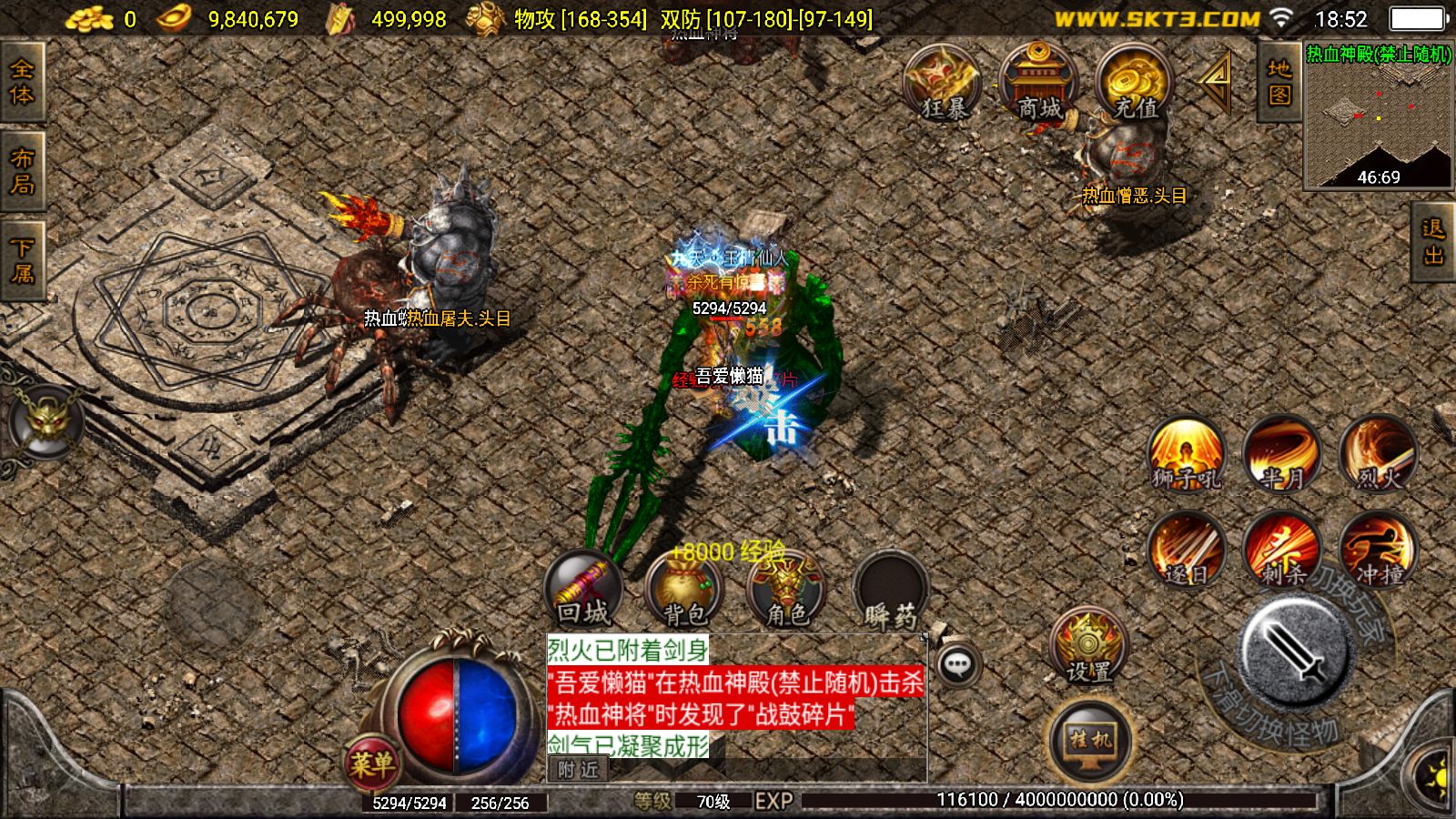Use the 瞬药 instant potion slot
Screen dimensions: 1456x819
[891, 591]
